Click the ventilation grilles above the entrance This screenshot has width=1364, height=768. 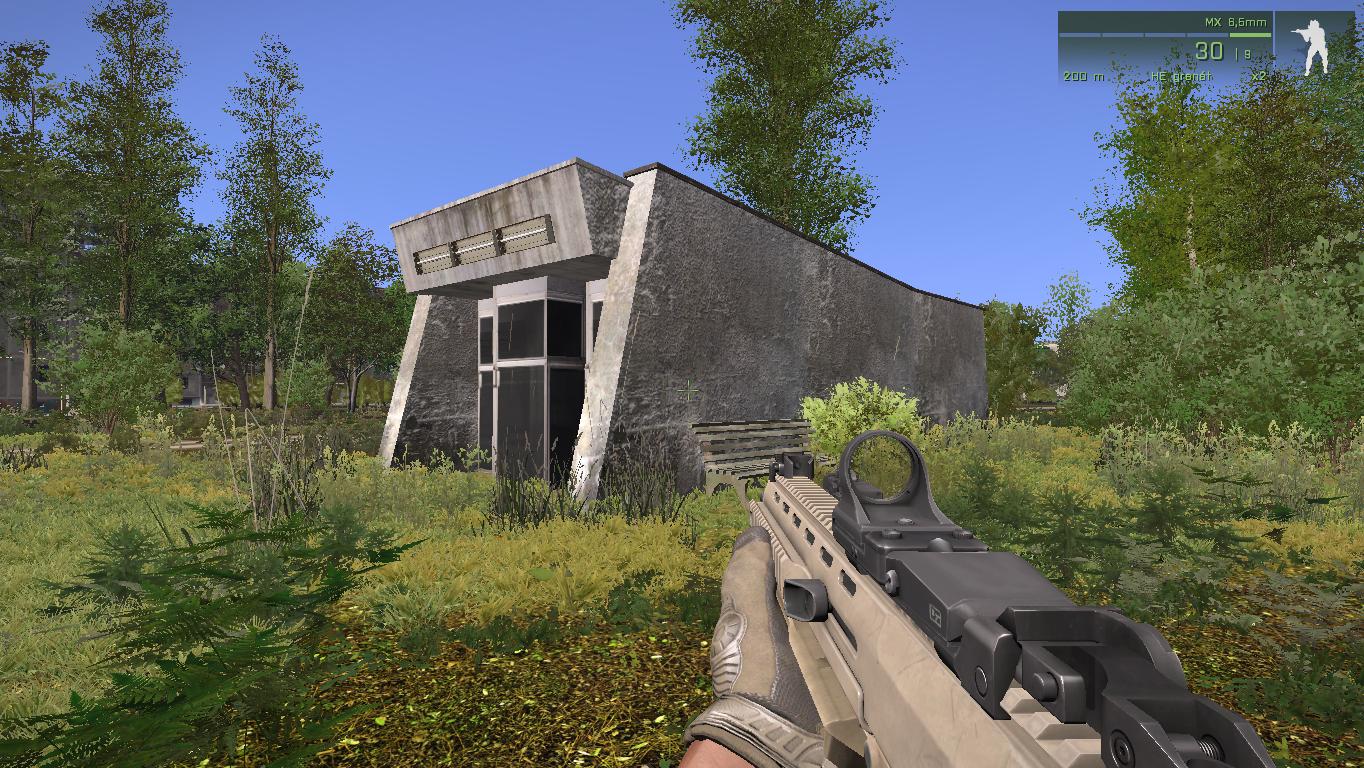click(480, 245)
